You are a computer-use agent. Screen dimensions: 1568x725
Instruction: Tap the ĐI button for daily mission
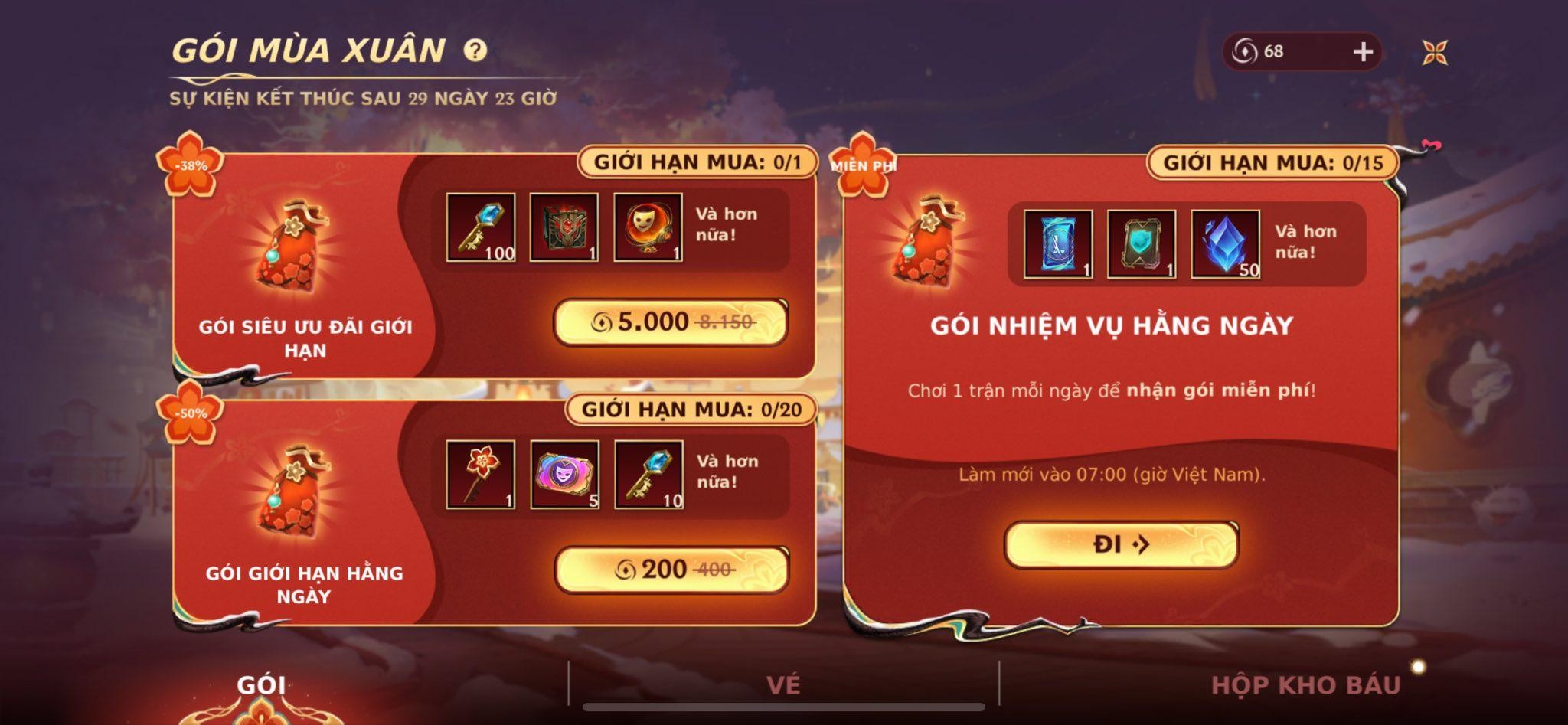coord(1121,544)
